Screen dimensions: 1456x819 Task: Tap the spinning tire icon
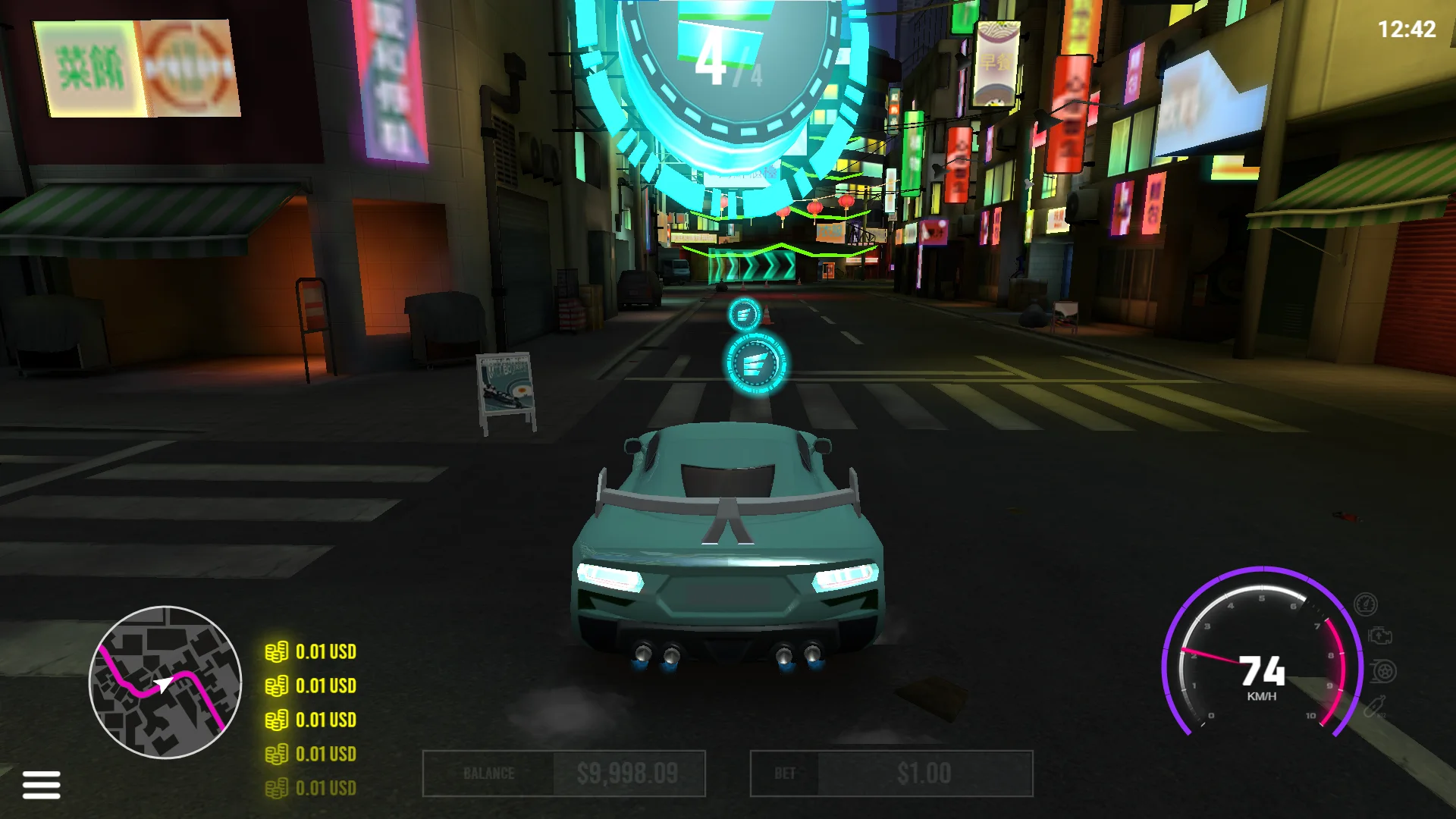[1383, 671]
